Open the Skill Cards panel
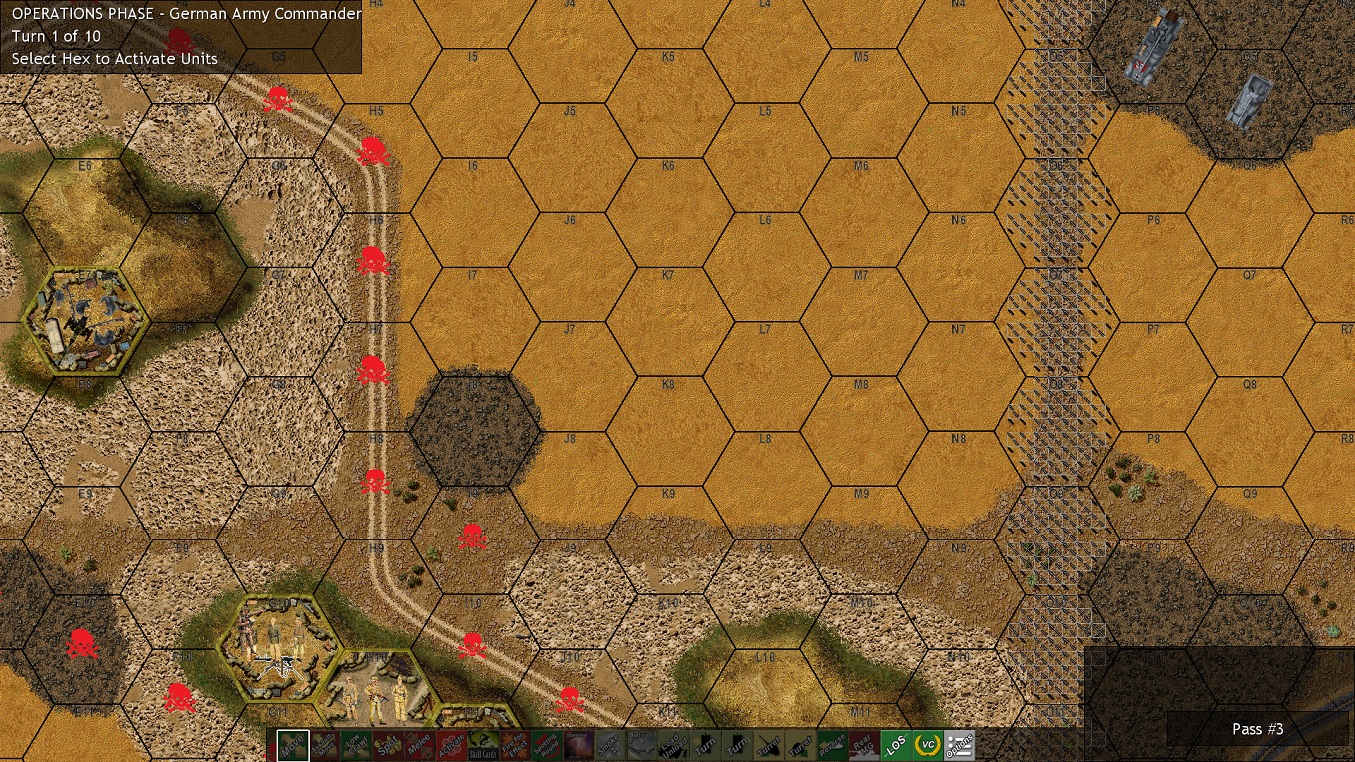The height and width of the screenshot is (762, 1355). 483,745
